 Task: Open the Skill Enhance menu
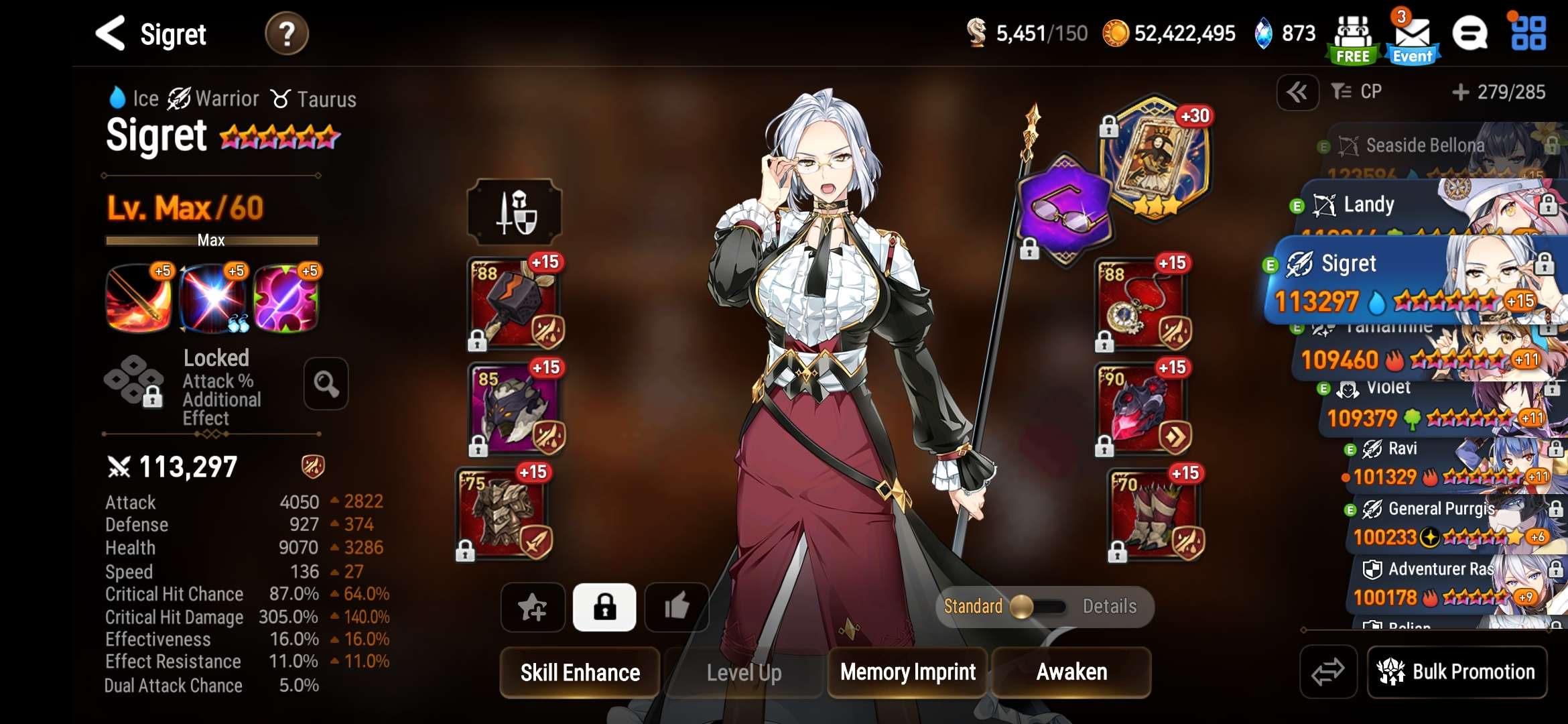580,672
